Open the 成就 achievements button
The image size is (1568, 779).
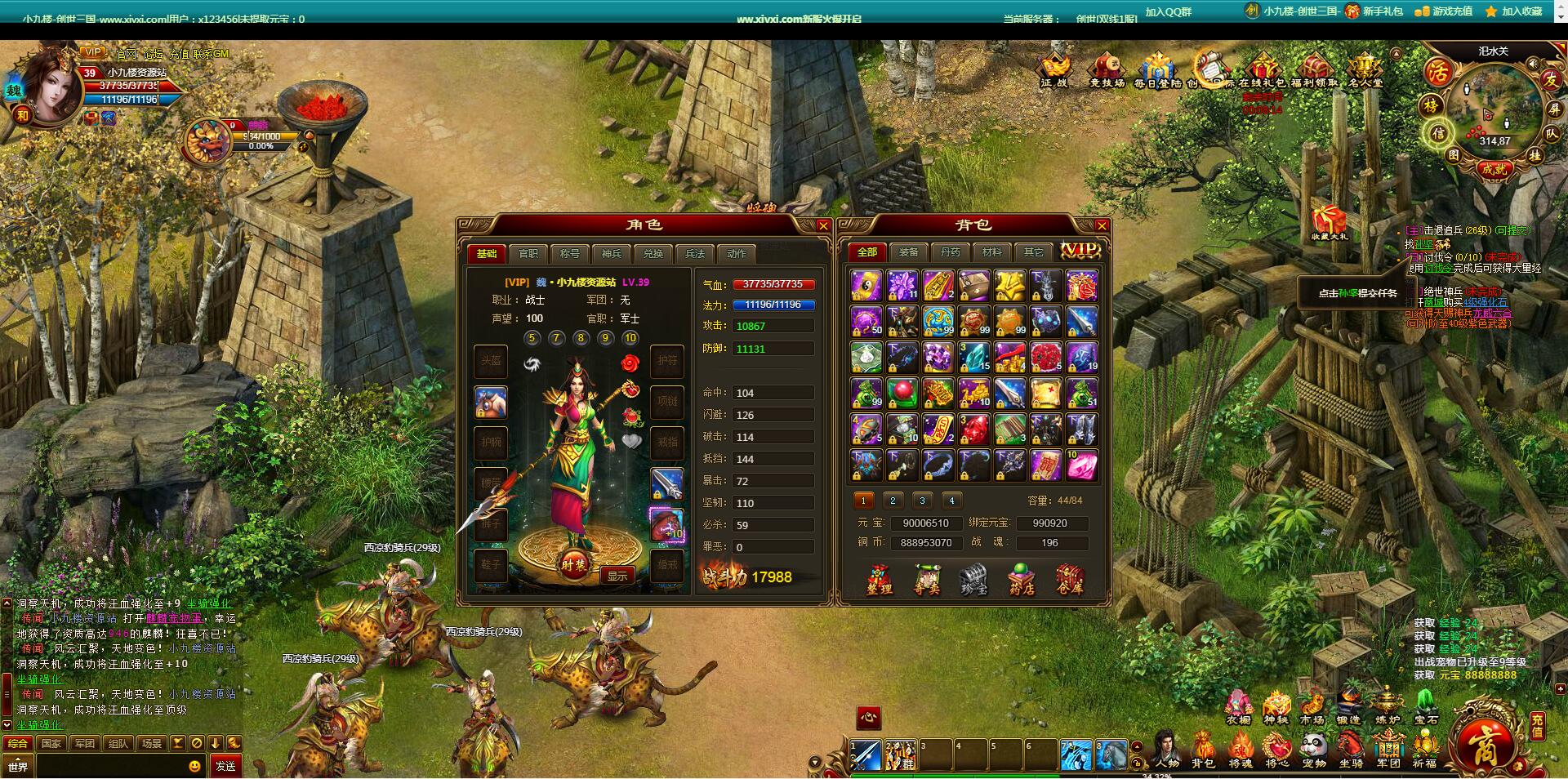pyautogui.click(x=1494, y=169)
